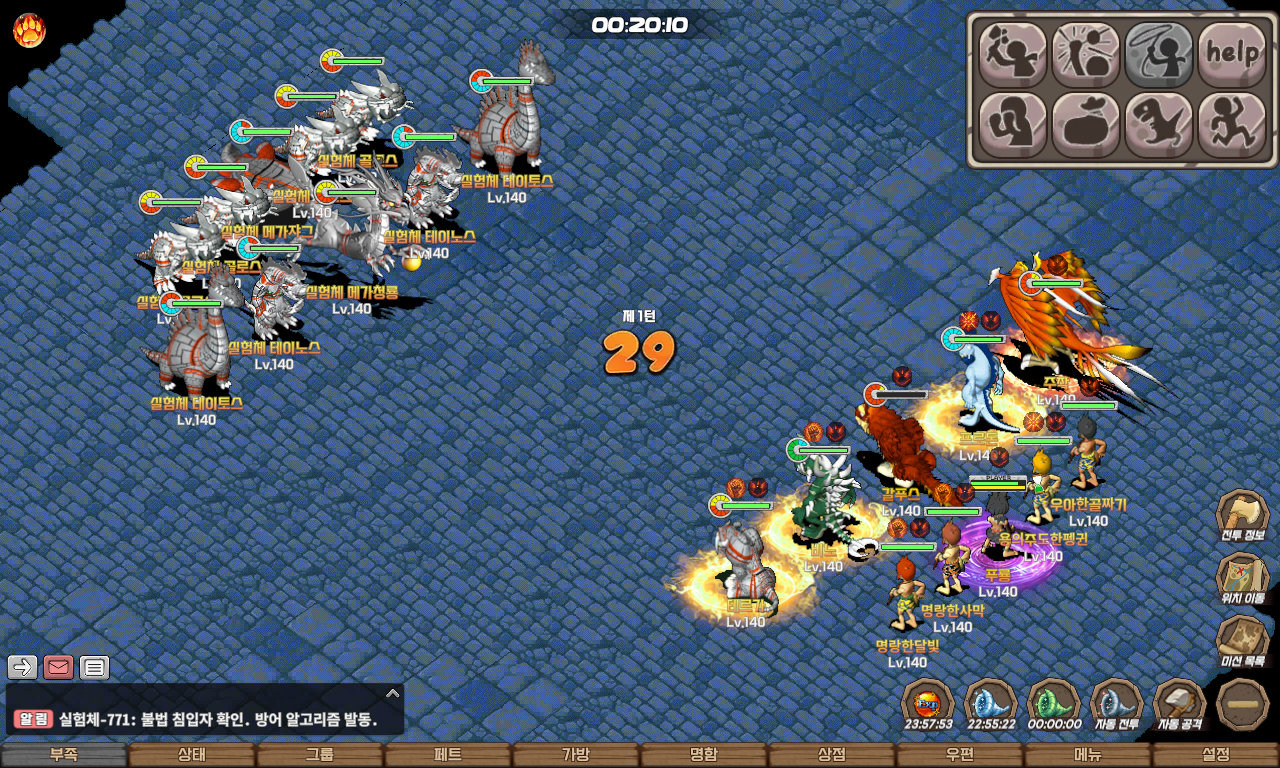Image resolution: width=1280 pixels, height=768 pixels.
Task: Choose the guard stance command
Action: pyautogui.click(x=1012, y=125)
